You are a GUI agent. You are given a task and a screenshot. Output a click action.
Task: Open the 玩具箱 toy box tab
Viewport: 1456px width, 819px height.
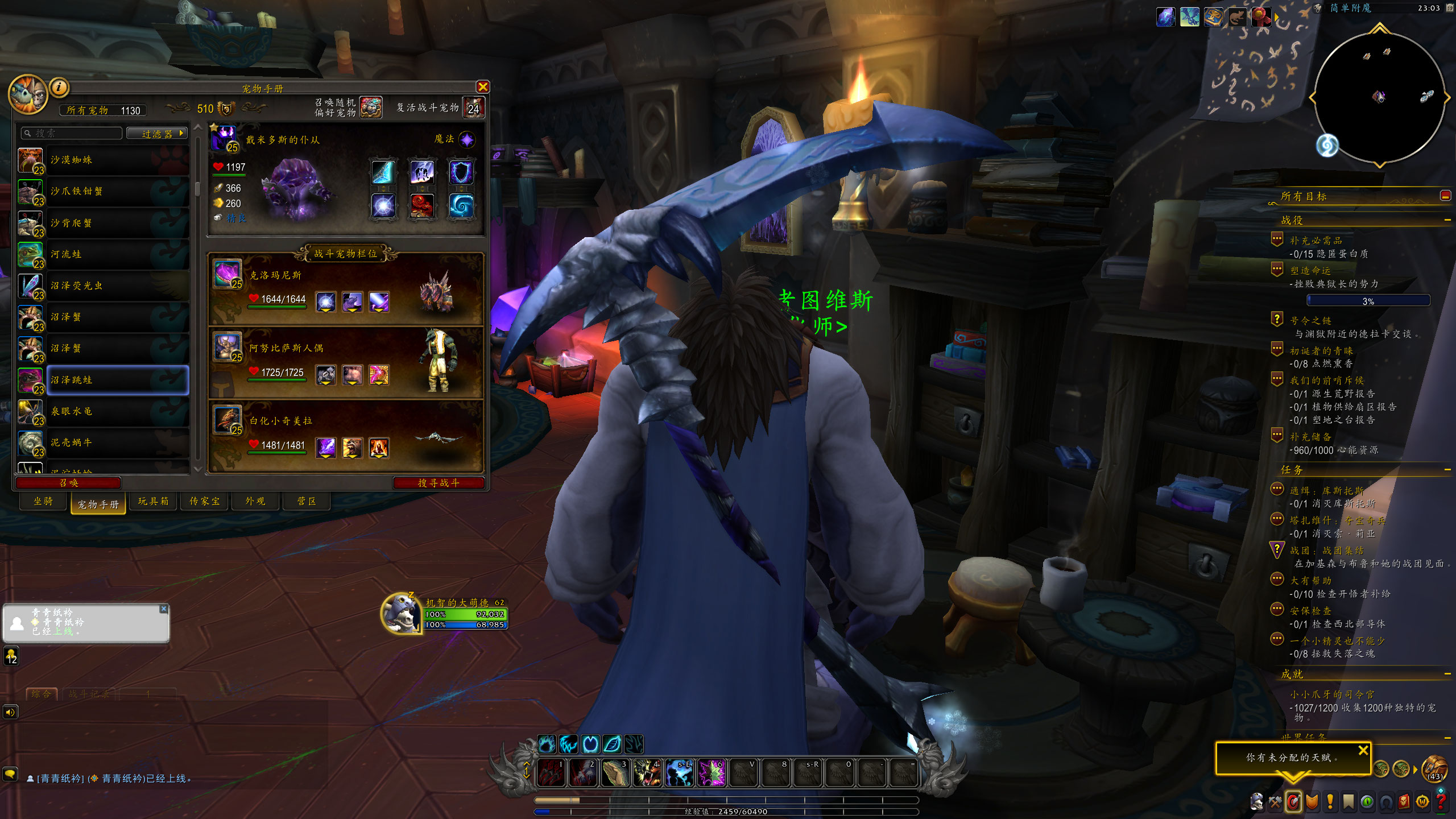(x=153, y=501)
